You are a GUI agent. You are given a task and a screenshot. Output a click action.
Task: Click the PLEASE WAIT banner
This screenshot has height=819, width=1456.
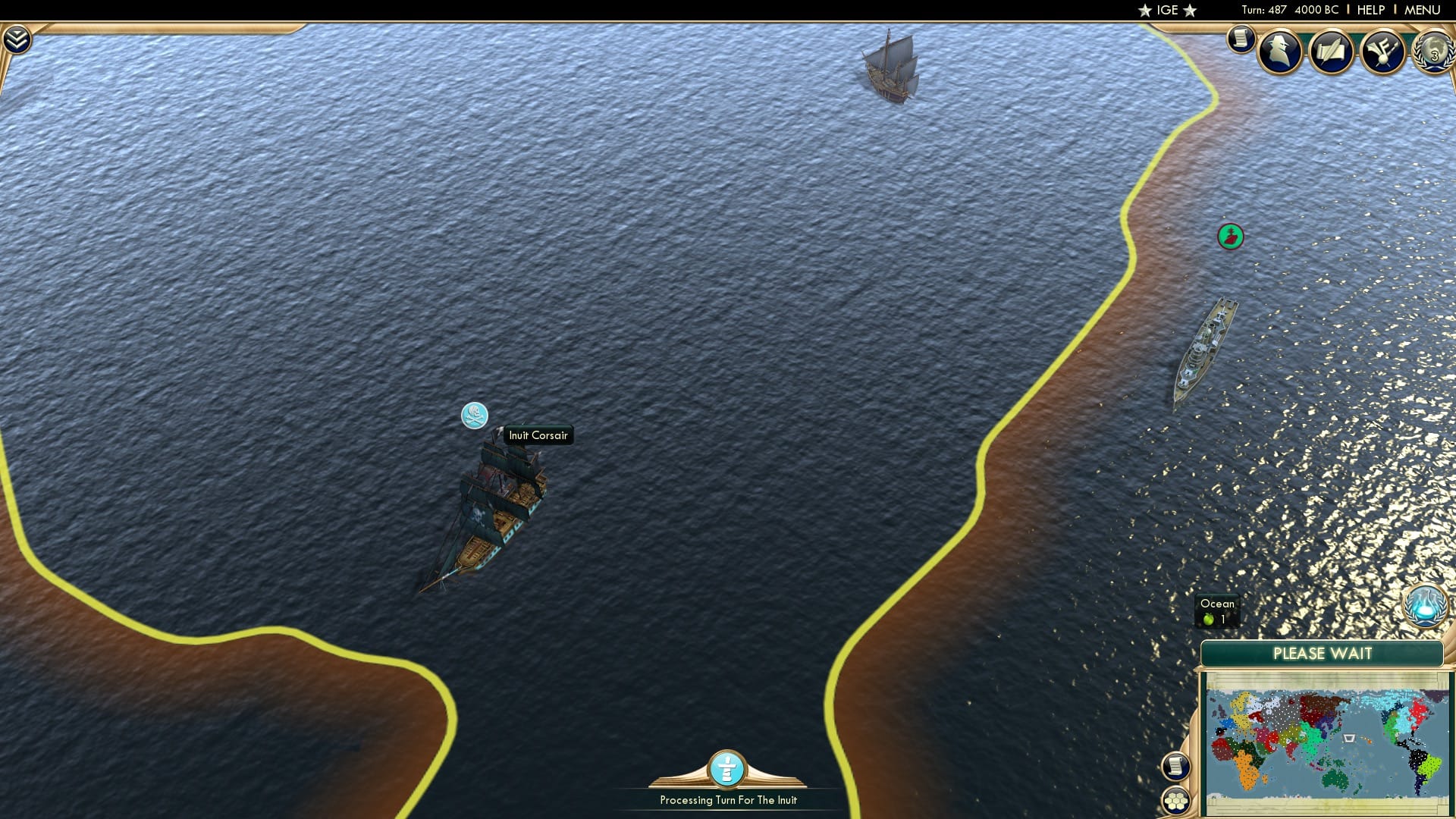click(1323, 653)
